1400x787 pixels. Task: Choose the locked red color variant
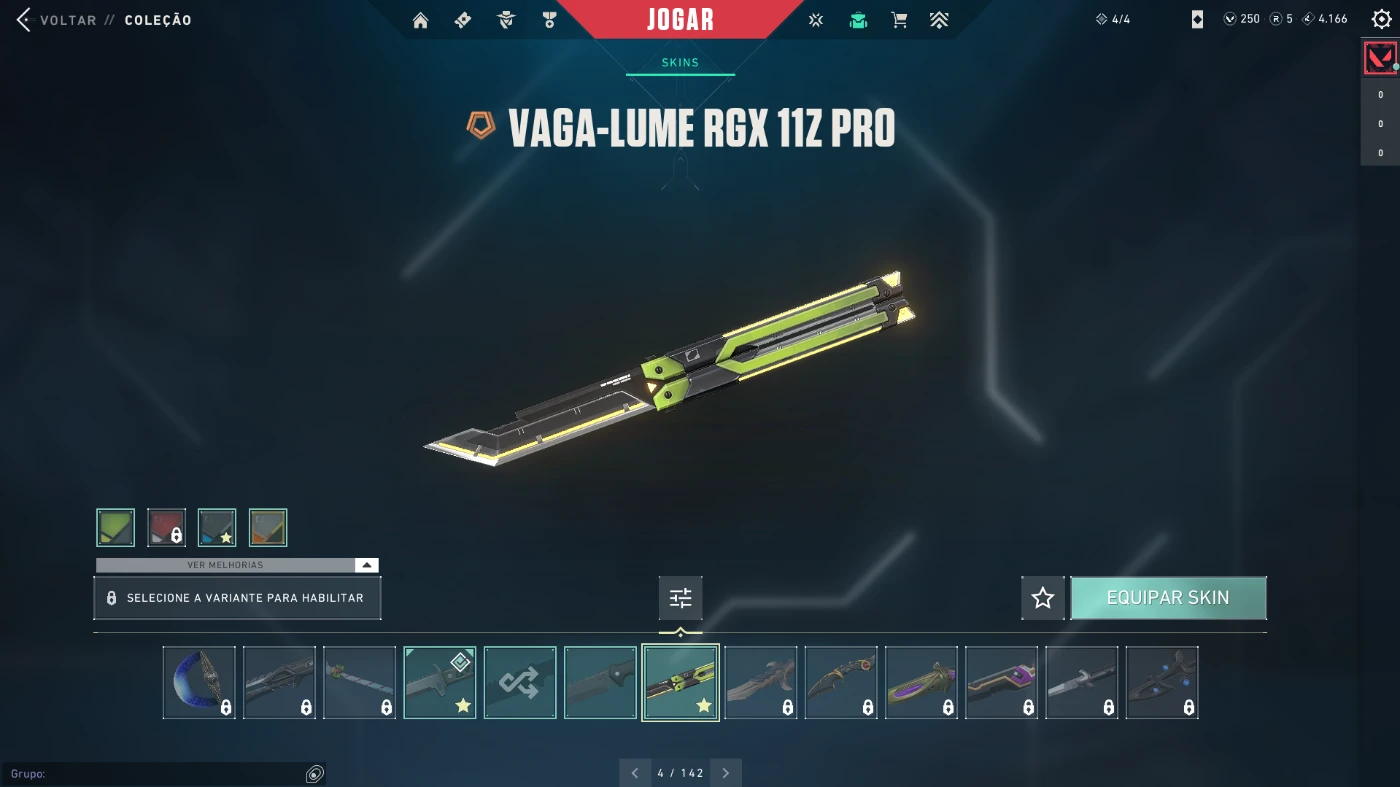point(167,527)
